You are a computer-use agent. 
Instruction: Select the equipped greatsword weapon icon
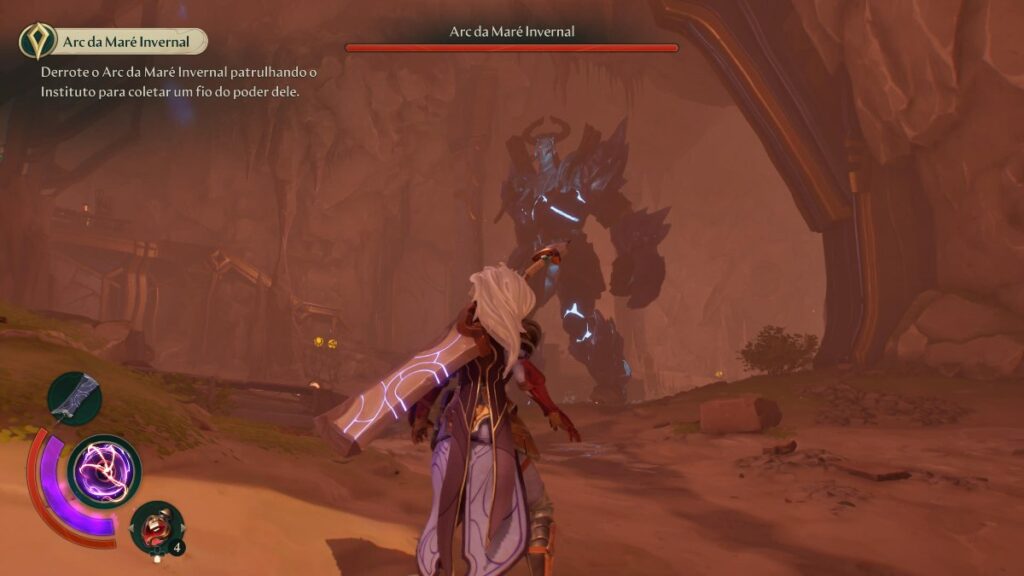point(75,397)
